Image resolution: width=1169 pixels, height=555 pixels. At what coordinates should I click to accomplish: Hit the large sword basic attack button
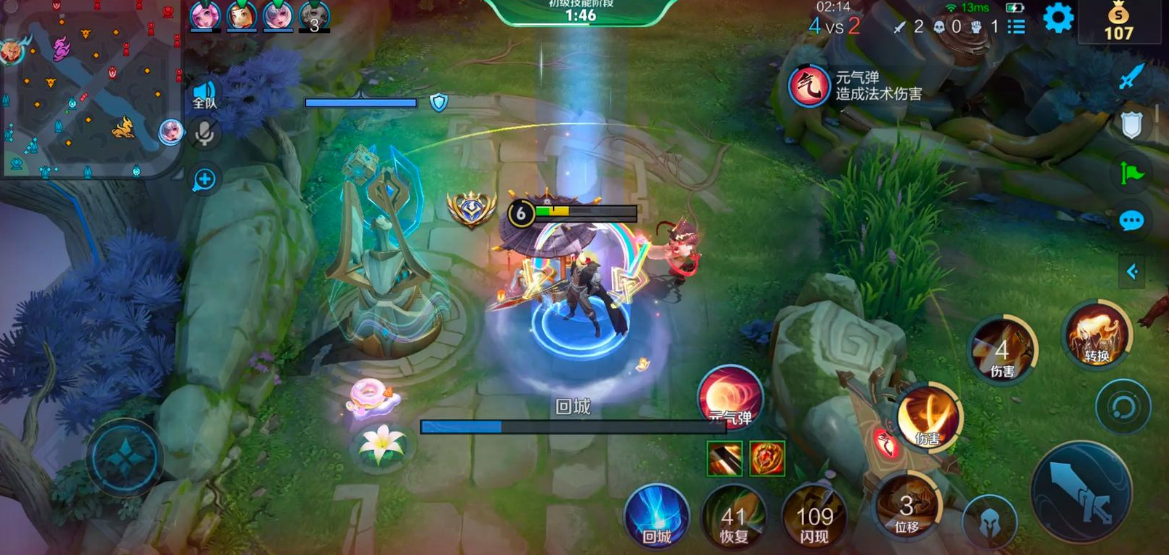point(1082,492)
